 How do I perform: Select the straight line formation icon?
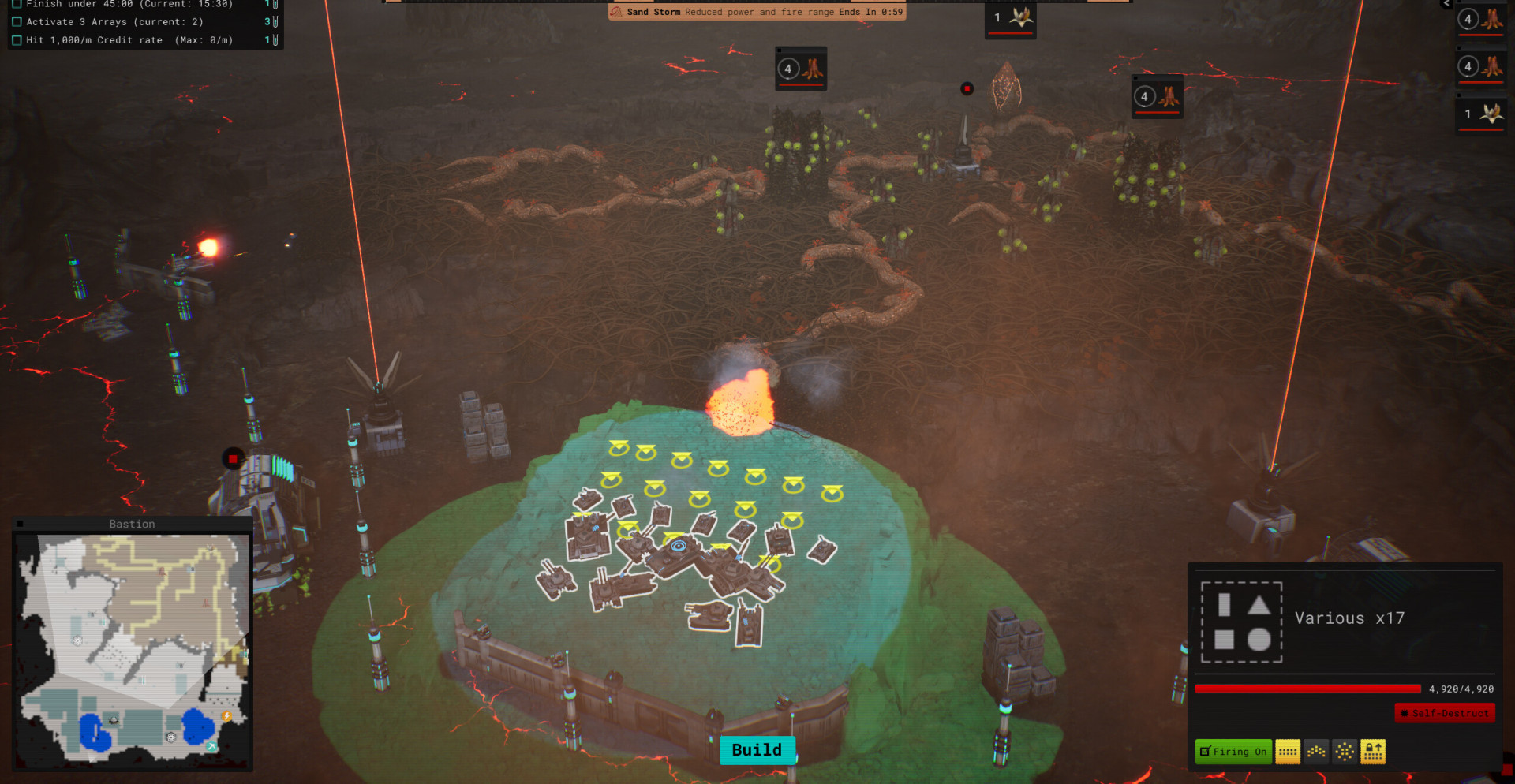1288,752
